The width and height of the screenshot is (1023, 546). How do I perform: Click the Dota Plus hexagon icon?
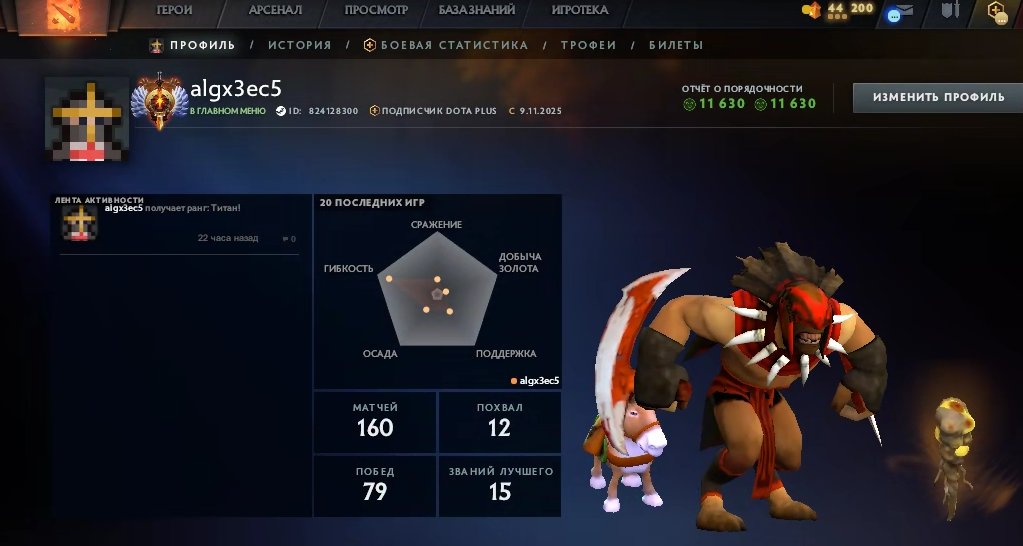coord(996,11)
